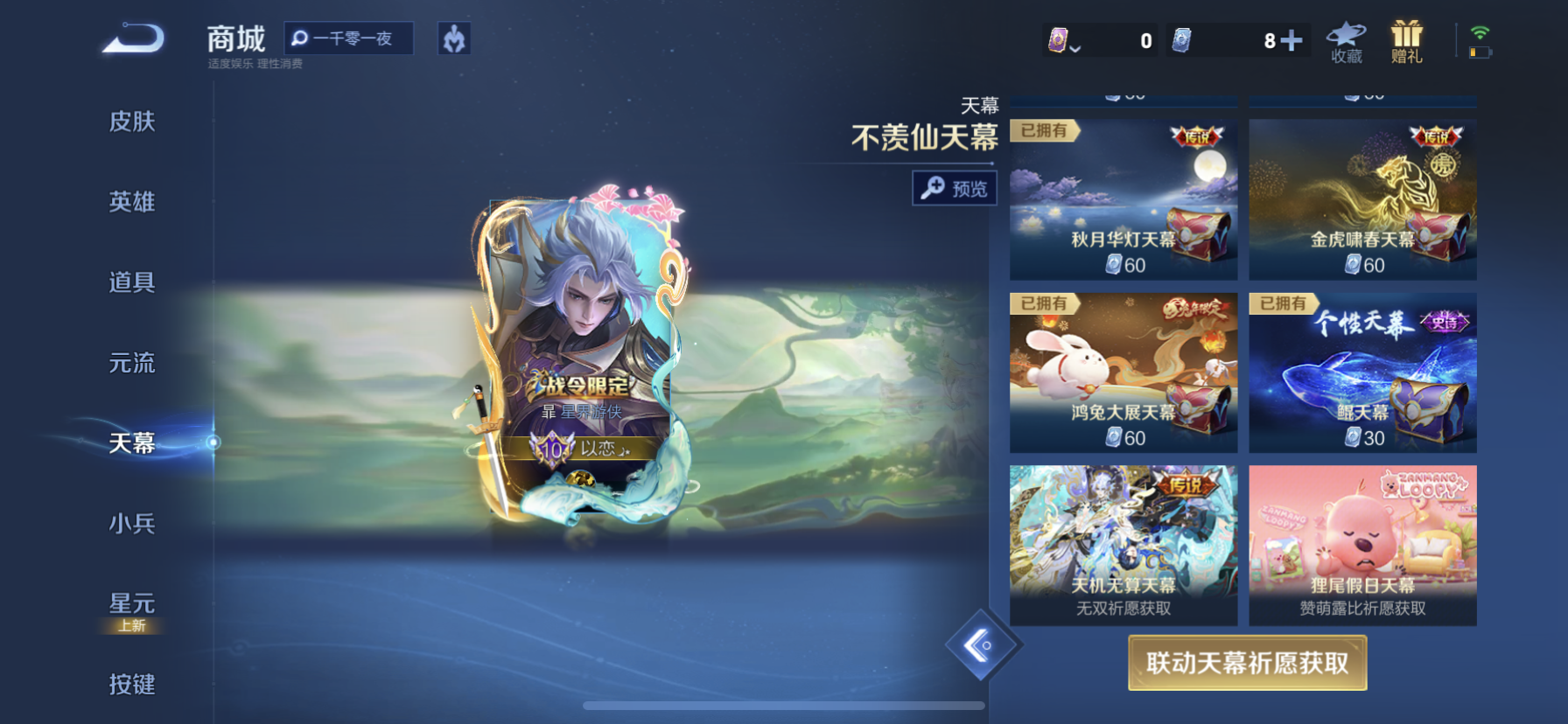Select the 鸿兔大展天幕 item

pyautogui.click(x=1123, y=373)
